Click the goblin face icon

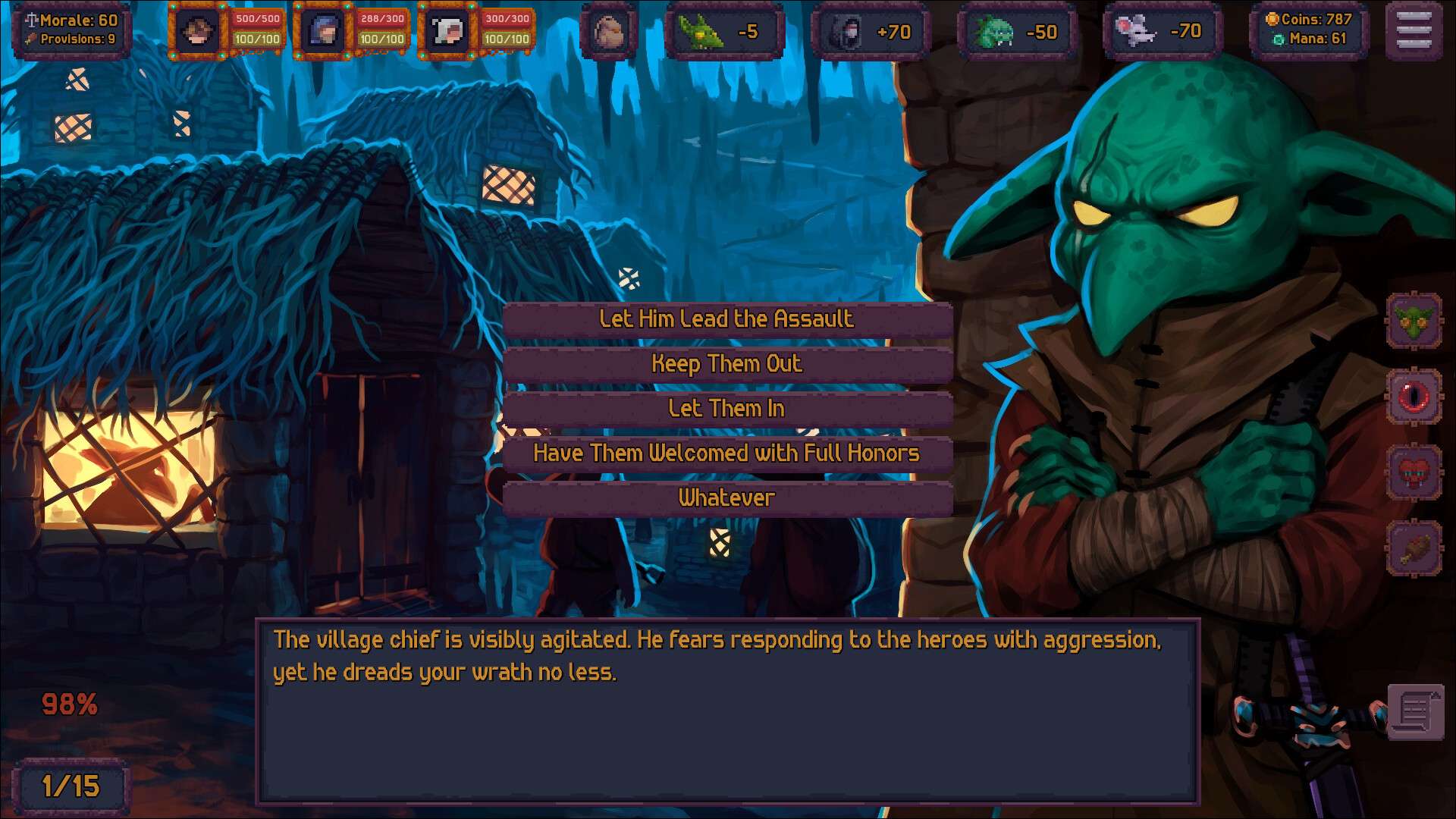pyautogui.click(x=1414, y=321)
